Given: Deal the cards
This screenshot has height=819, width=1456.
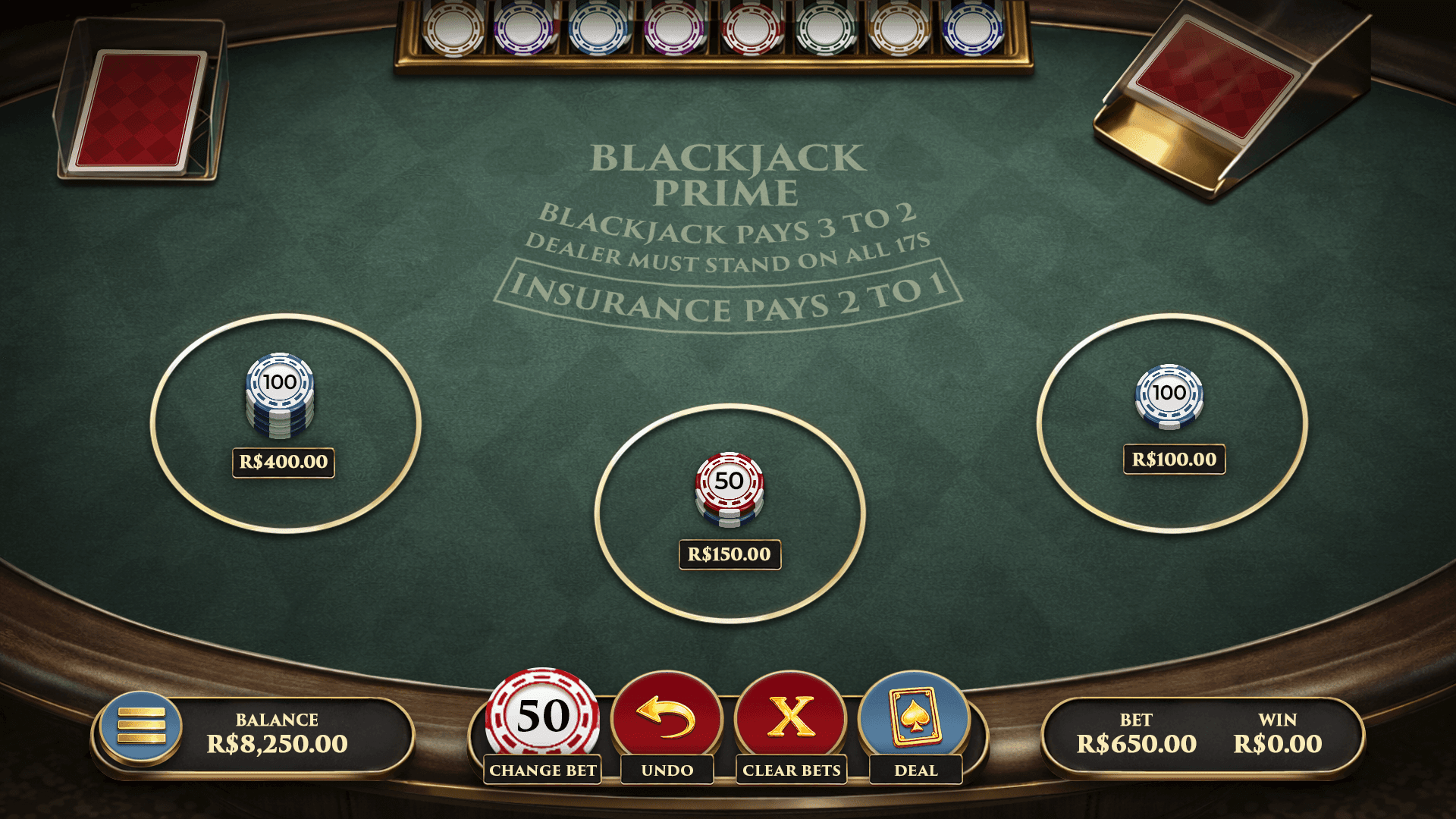Looking at the screenshot, I should 915,717.
